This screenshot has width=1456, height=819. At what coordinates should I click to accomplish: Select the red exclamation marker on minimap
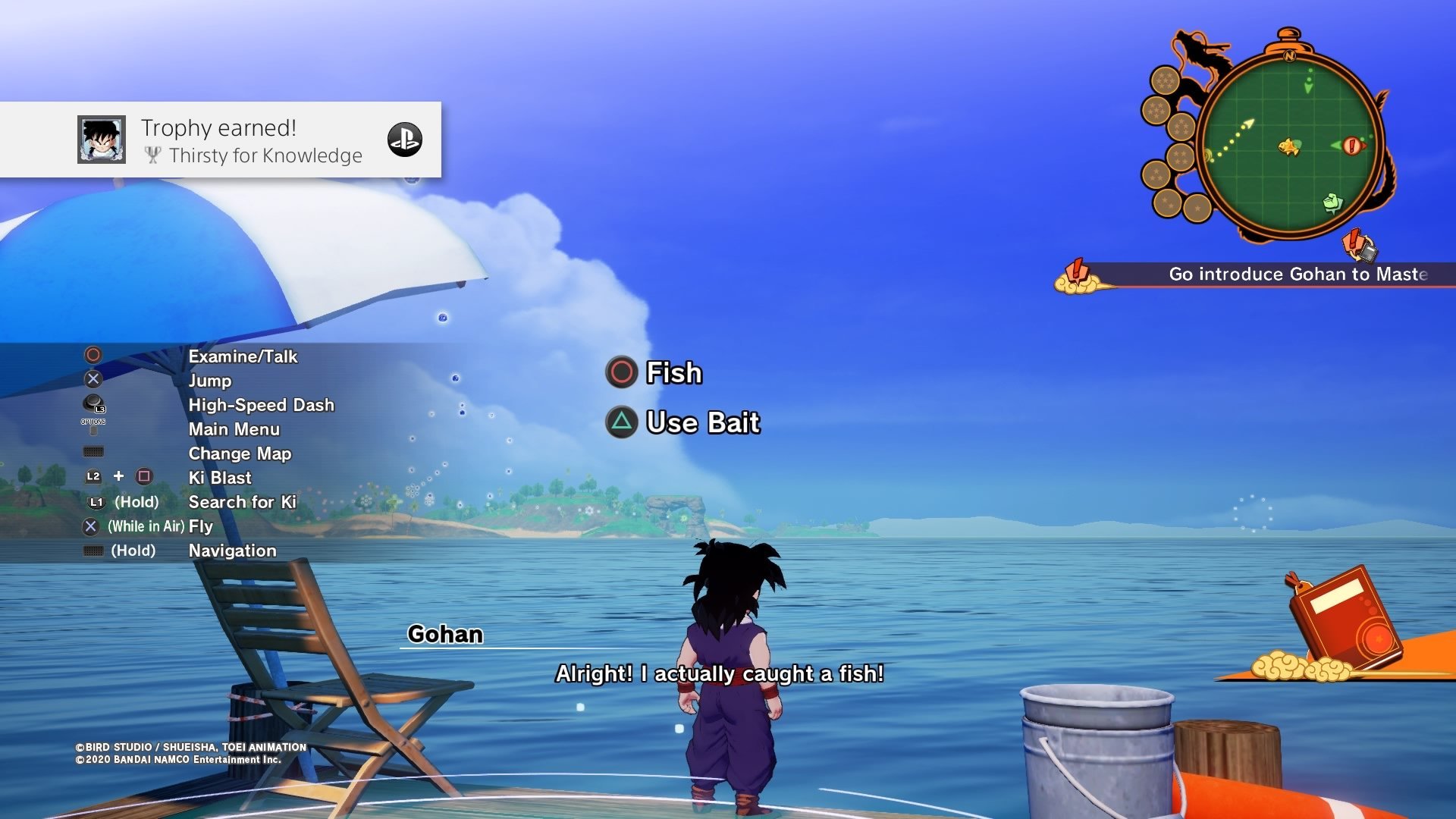[x=1351, y=145]
